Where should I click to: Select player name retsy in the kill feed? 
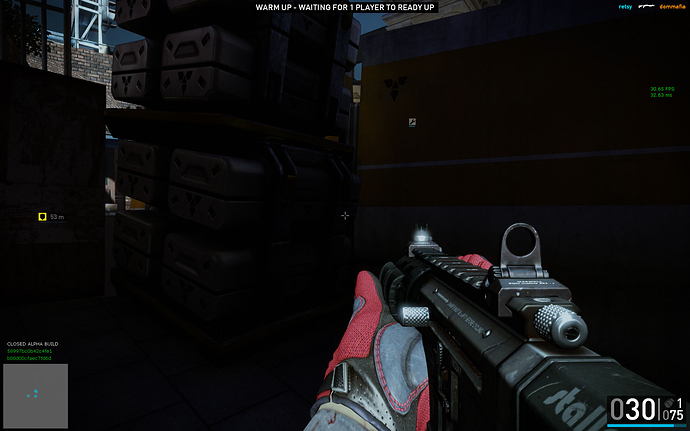tap(626, 7)
